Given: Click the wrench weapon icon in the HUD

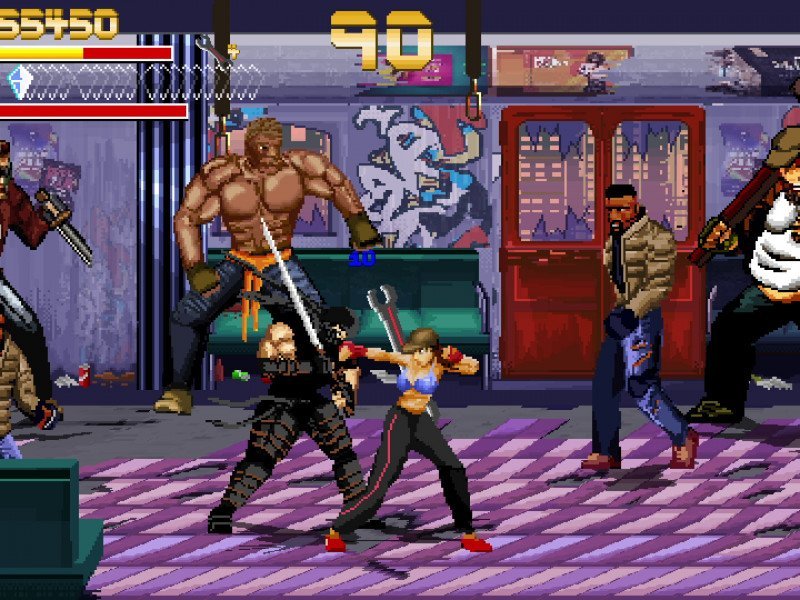Looking at the screenshot, I should pos(212,50).
